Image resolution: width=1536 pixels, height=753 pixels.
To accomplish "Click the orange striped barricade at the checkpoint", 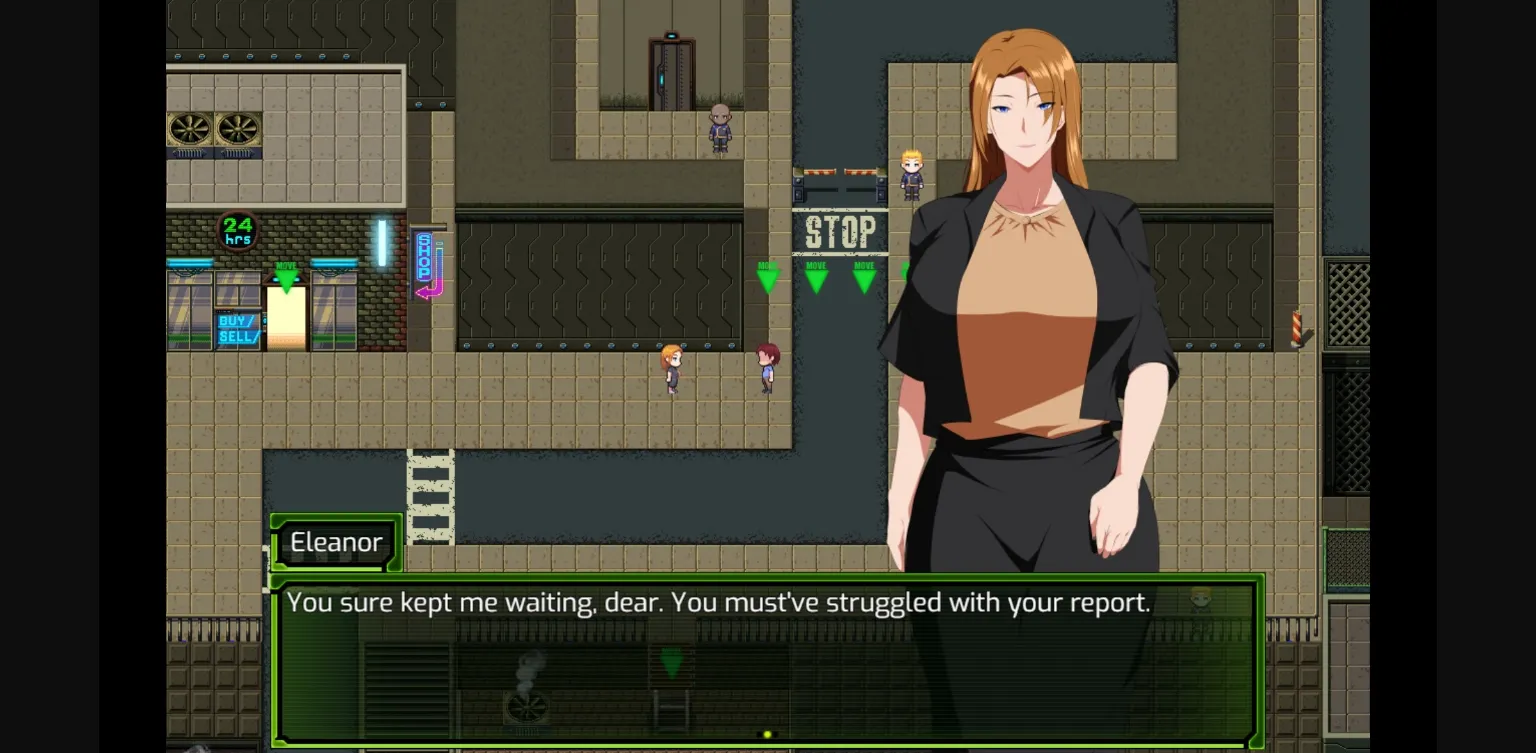I will (838, 174).
